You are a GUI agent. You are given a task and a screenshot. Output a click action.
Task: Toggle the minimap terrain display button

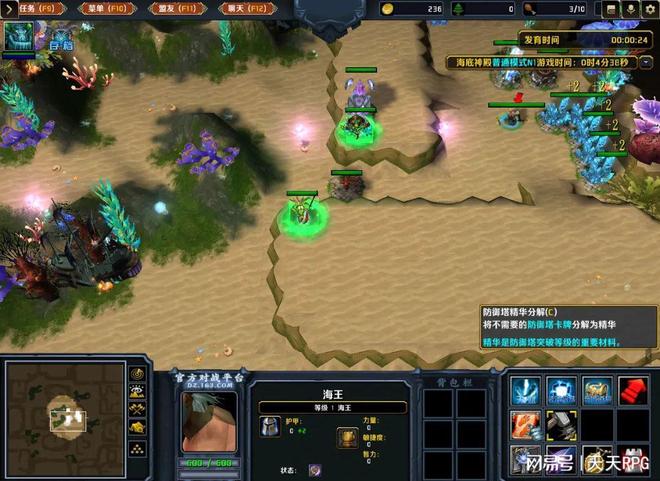pos(138,392)
